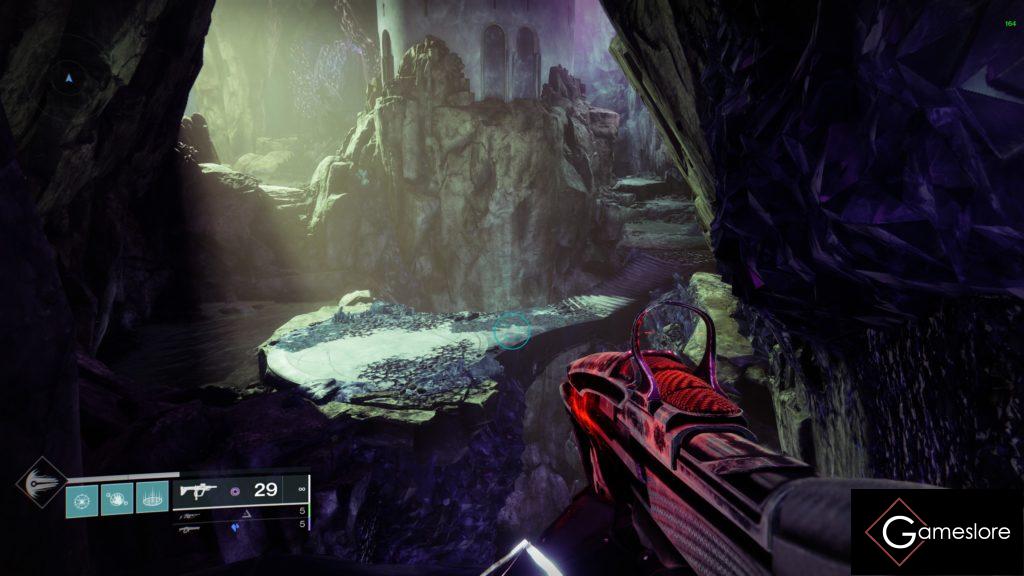1024x576 pixels.
Task: Select the equipped primary weapon icon
Action: point(196,491)
